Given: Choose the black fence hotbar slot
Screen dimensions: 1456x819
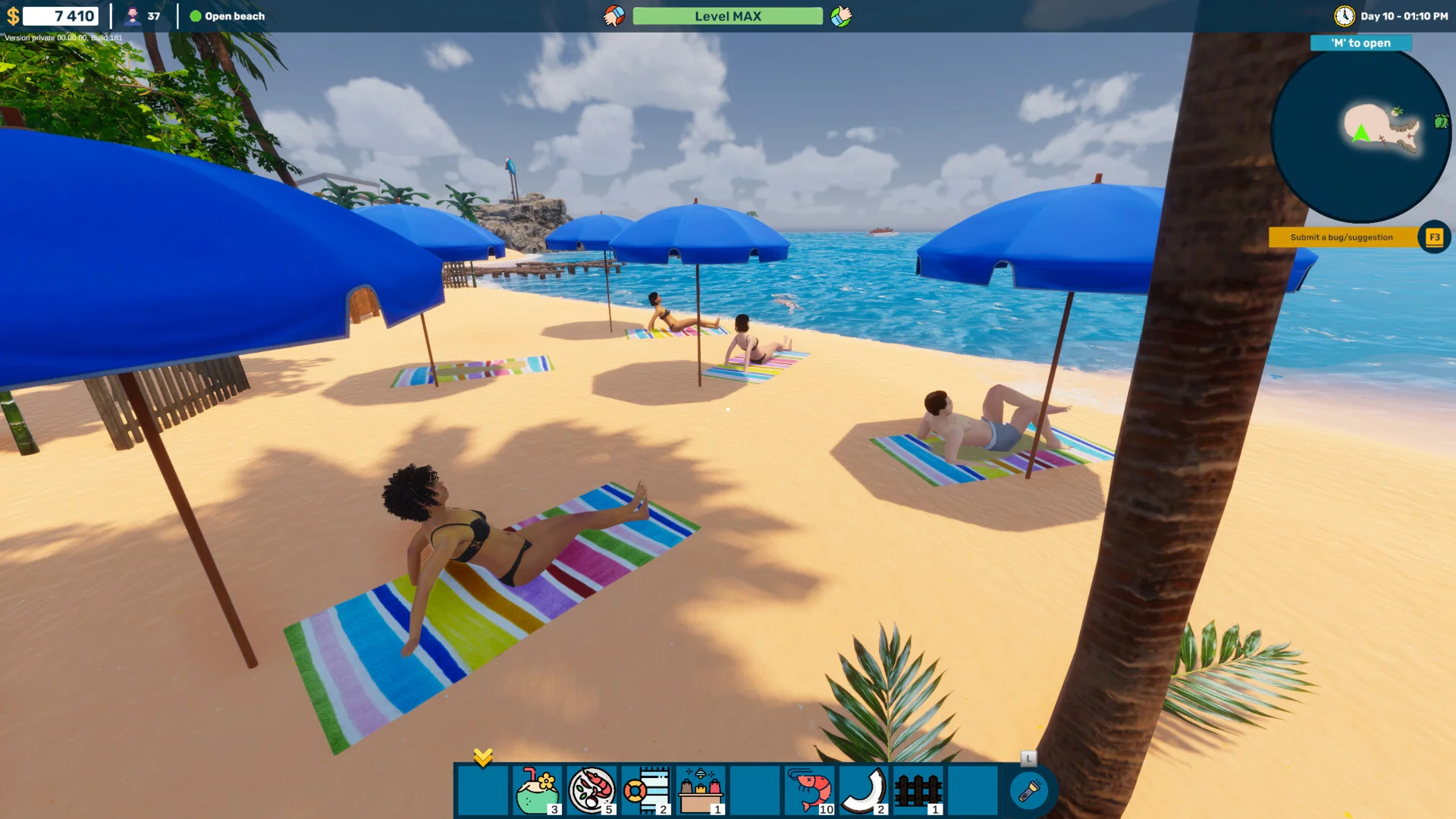Looking at the screenshot, I should 918,790.
